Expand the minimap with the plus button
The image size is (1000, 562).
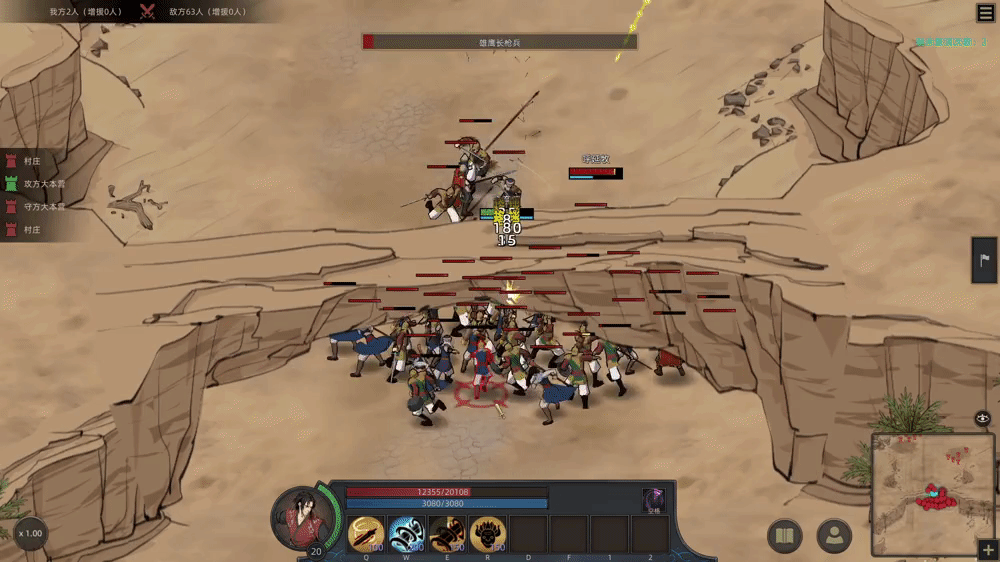click(x=988, y=551)
